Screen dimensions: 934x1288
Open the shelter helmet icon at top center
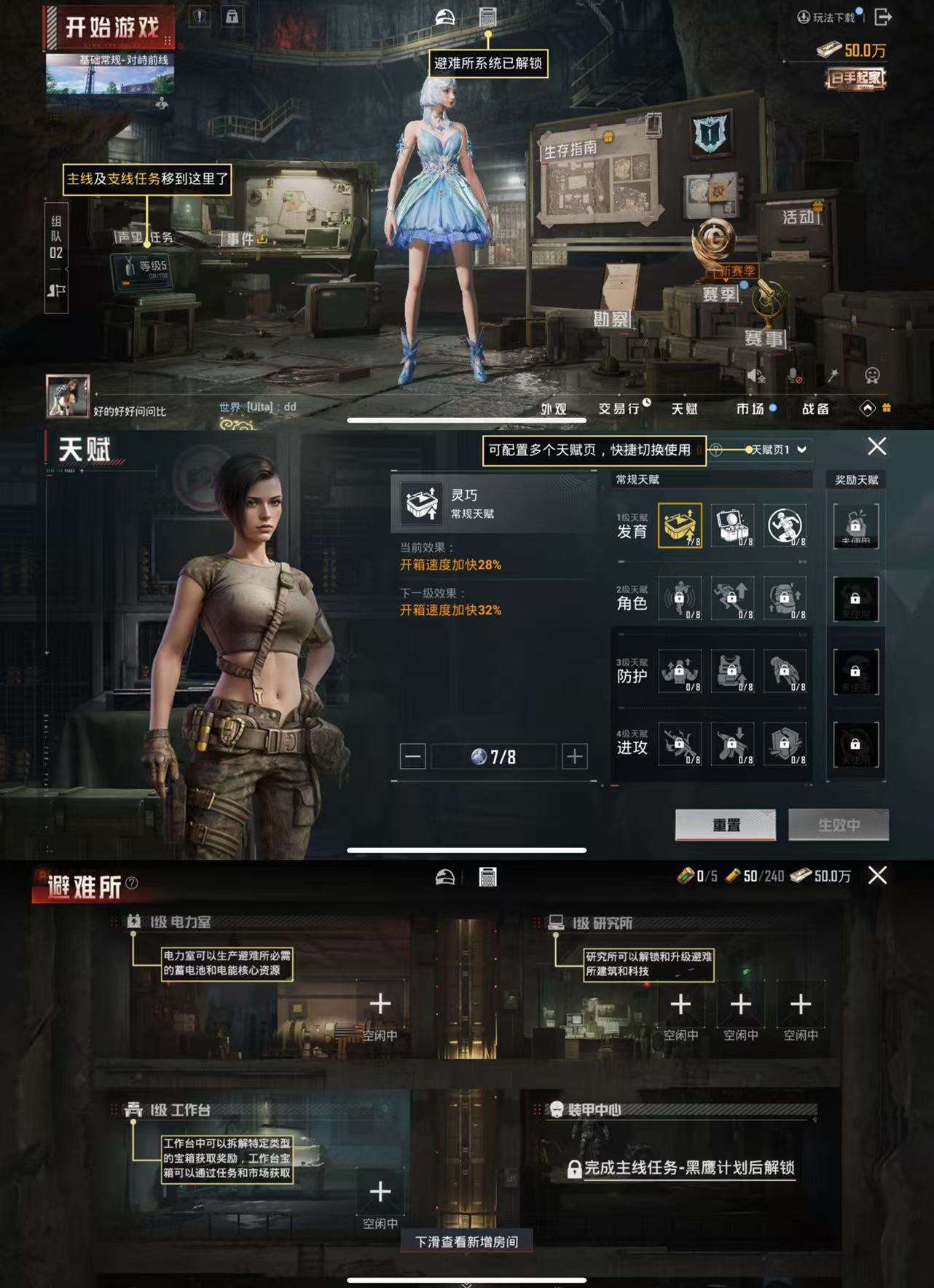pyautogui.click(x=444, y=15)
